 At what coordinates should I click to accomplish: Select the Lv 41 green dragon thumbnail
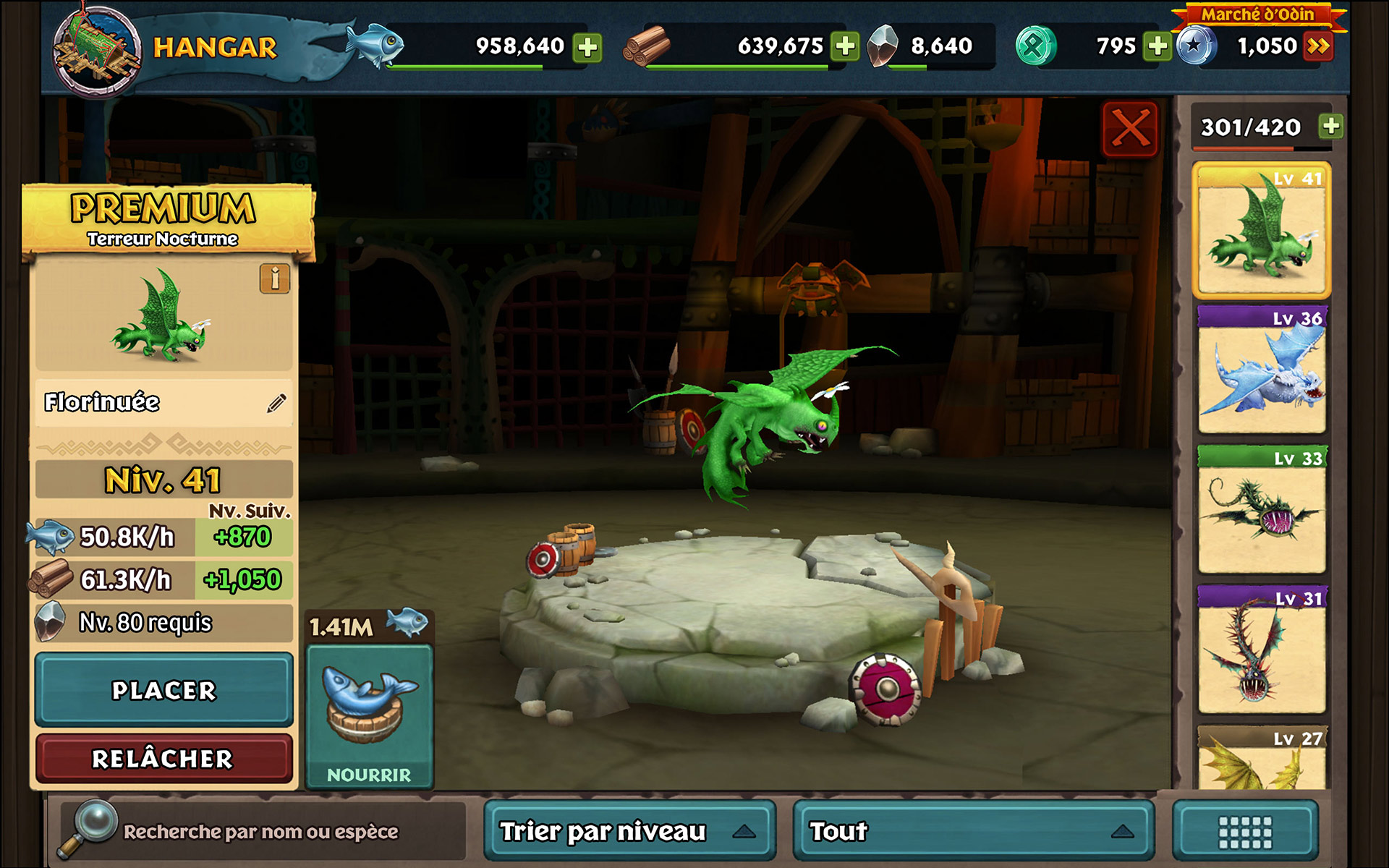(x=1262, y=231)
